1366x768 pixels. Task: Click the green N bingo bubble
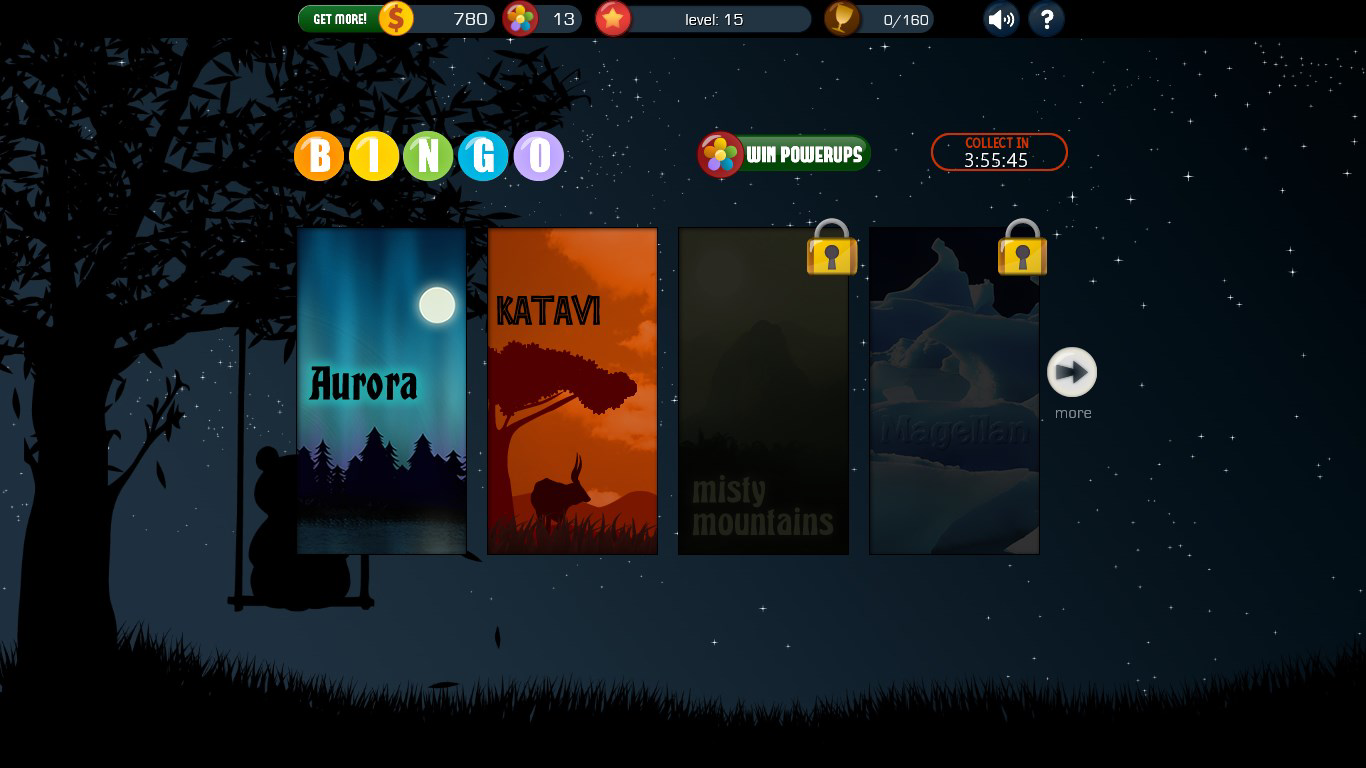point(429,156)
